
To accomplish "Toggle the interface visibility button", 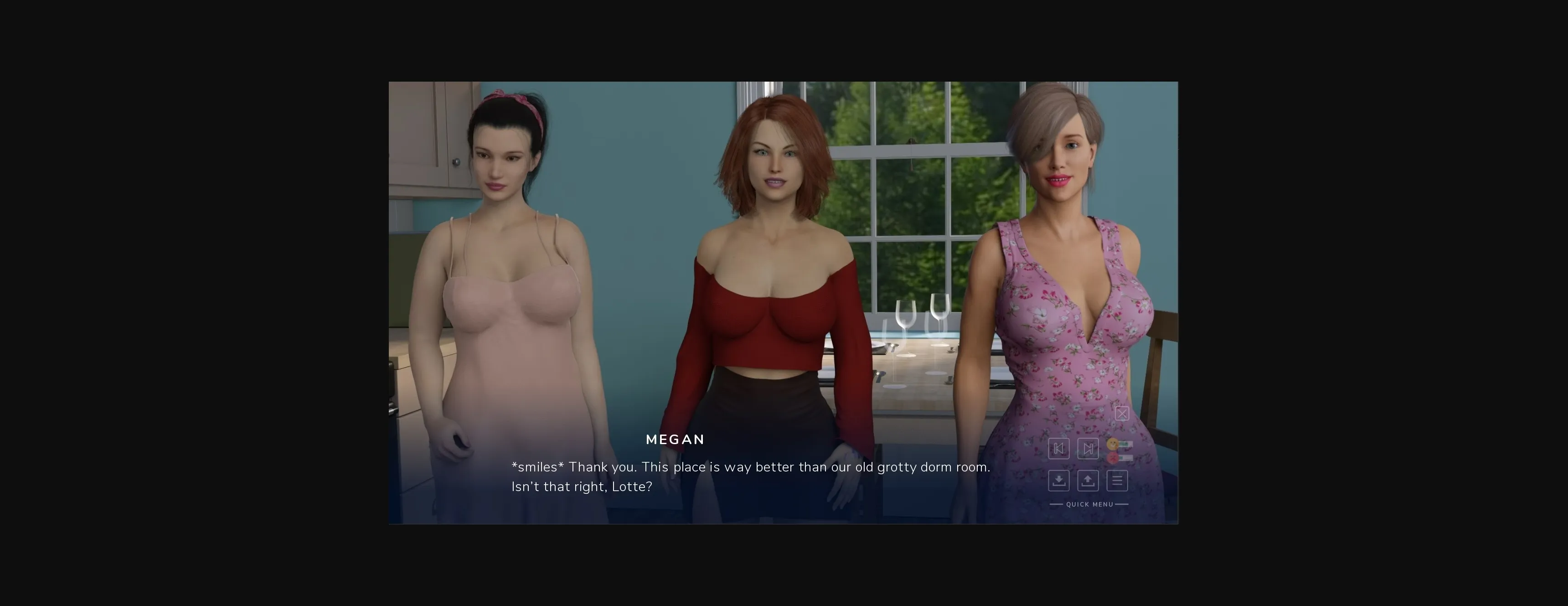I will [1122, 414].
